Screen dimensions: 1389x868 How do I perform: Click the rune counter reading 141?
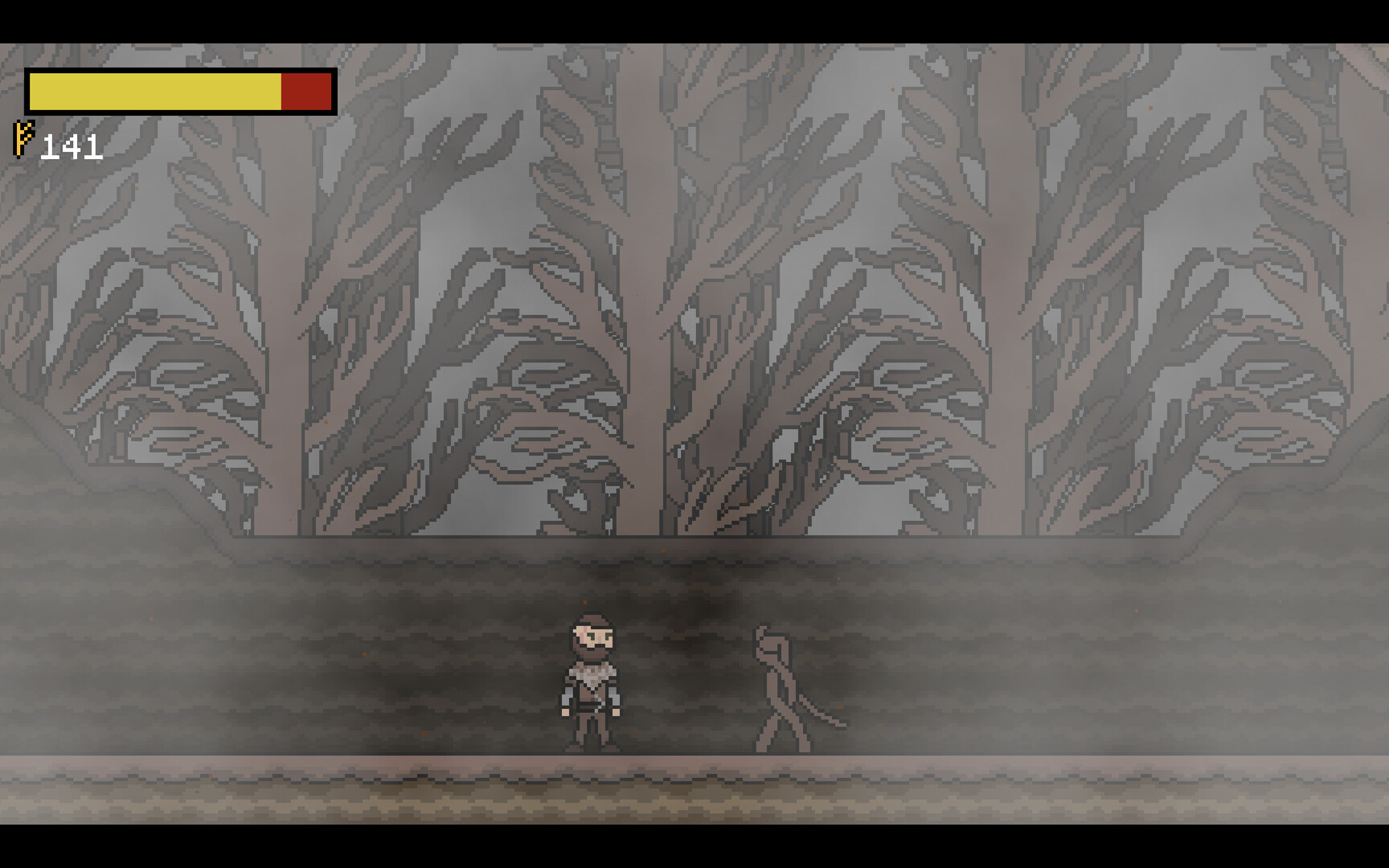coord(72,146)
